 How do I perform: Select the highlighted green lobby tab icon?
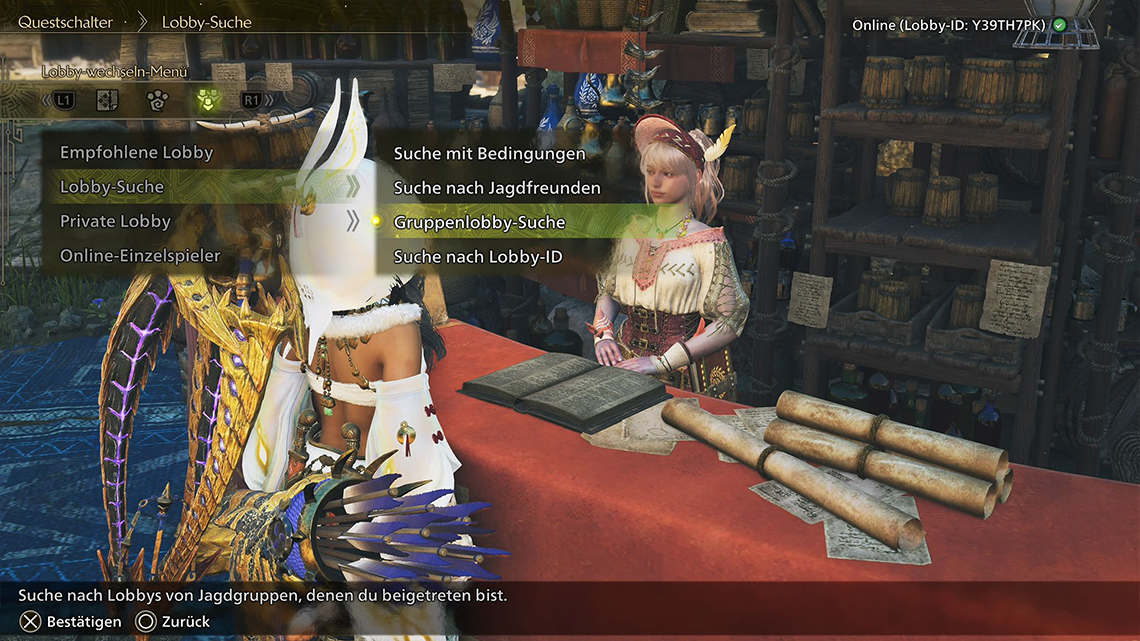click(x=208, y=100)
